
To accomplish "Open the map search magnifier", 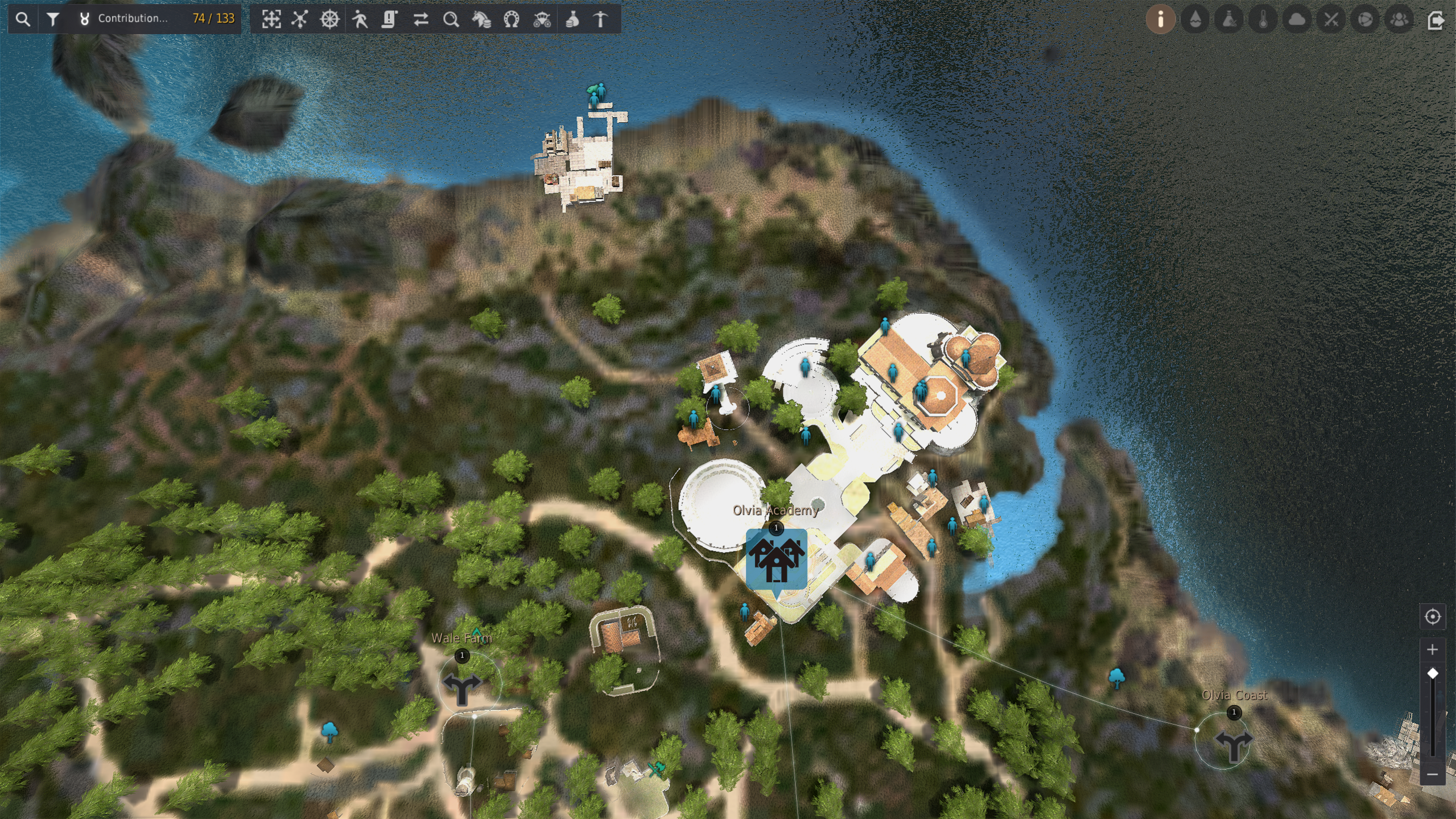I will tap(23, 19).
